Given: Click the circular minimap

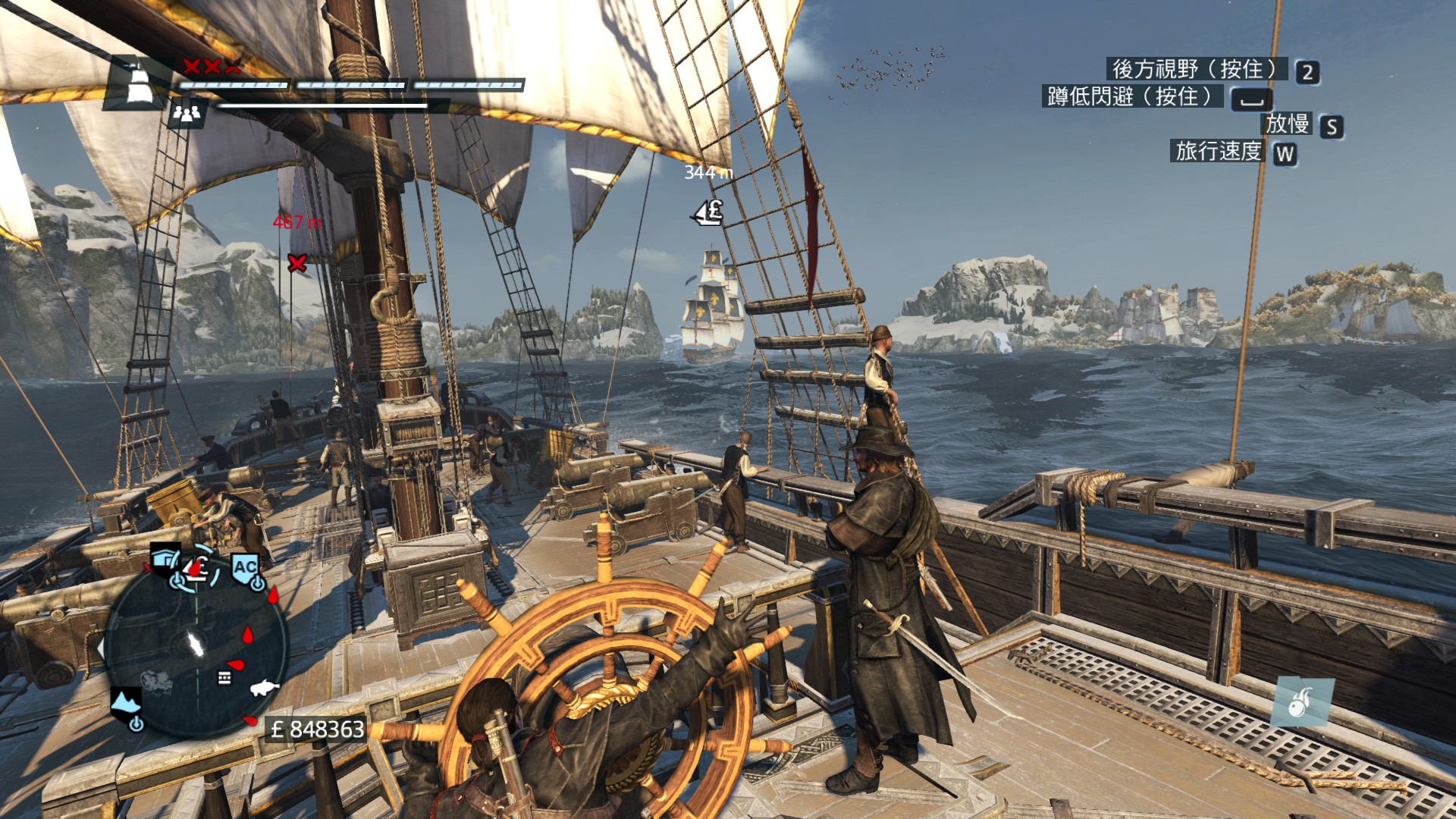Looking at the screenshot, I should point(196,645).
